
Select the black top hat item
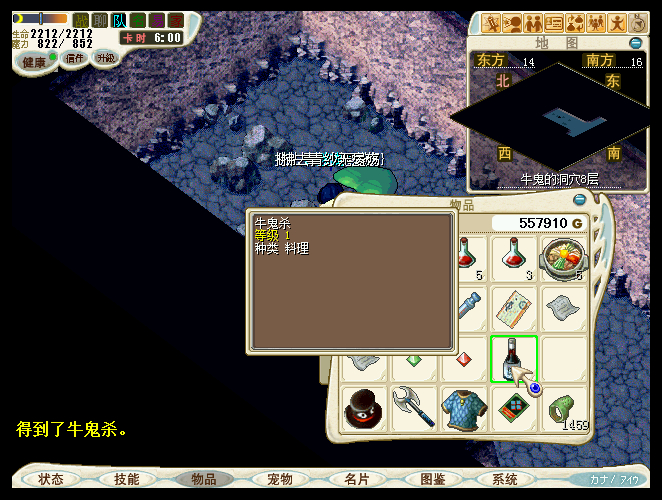(x=364, y=409)
